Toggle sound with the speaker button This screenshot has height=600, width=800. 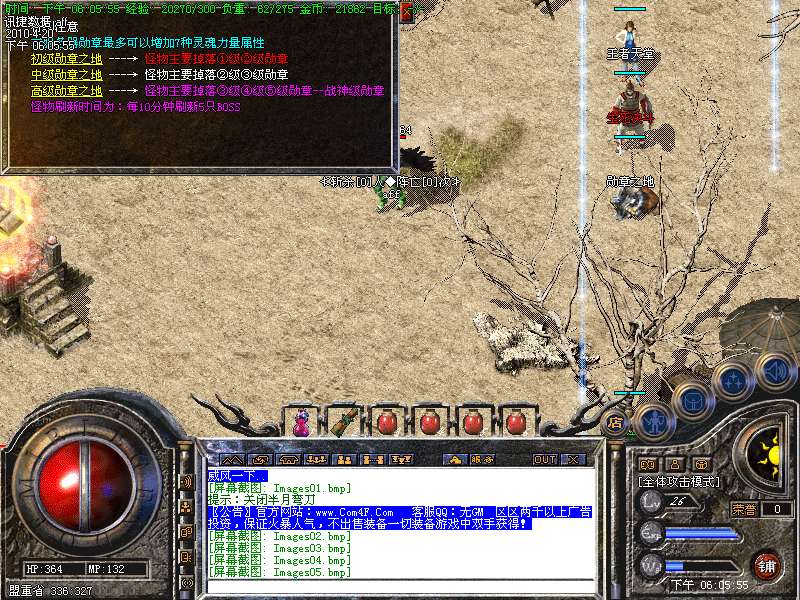(774, 371)
